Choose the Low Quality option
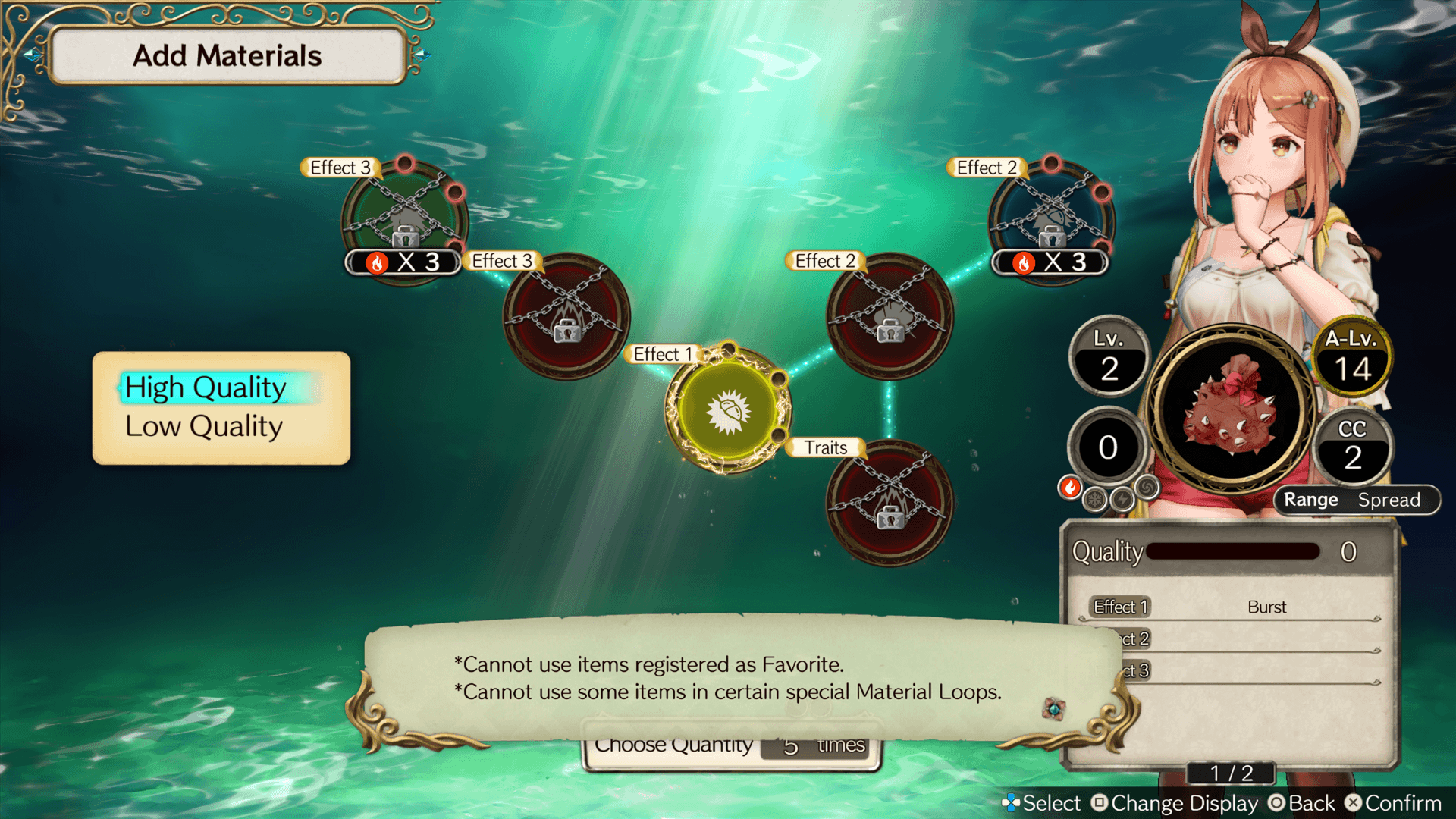Screen dimensions: 1456x819 204,427
